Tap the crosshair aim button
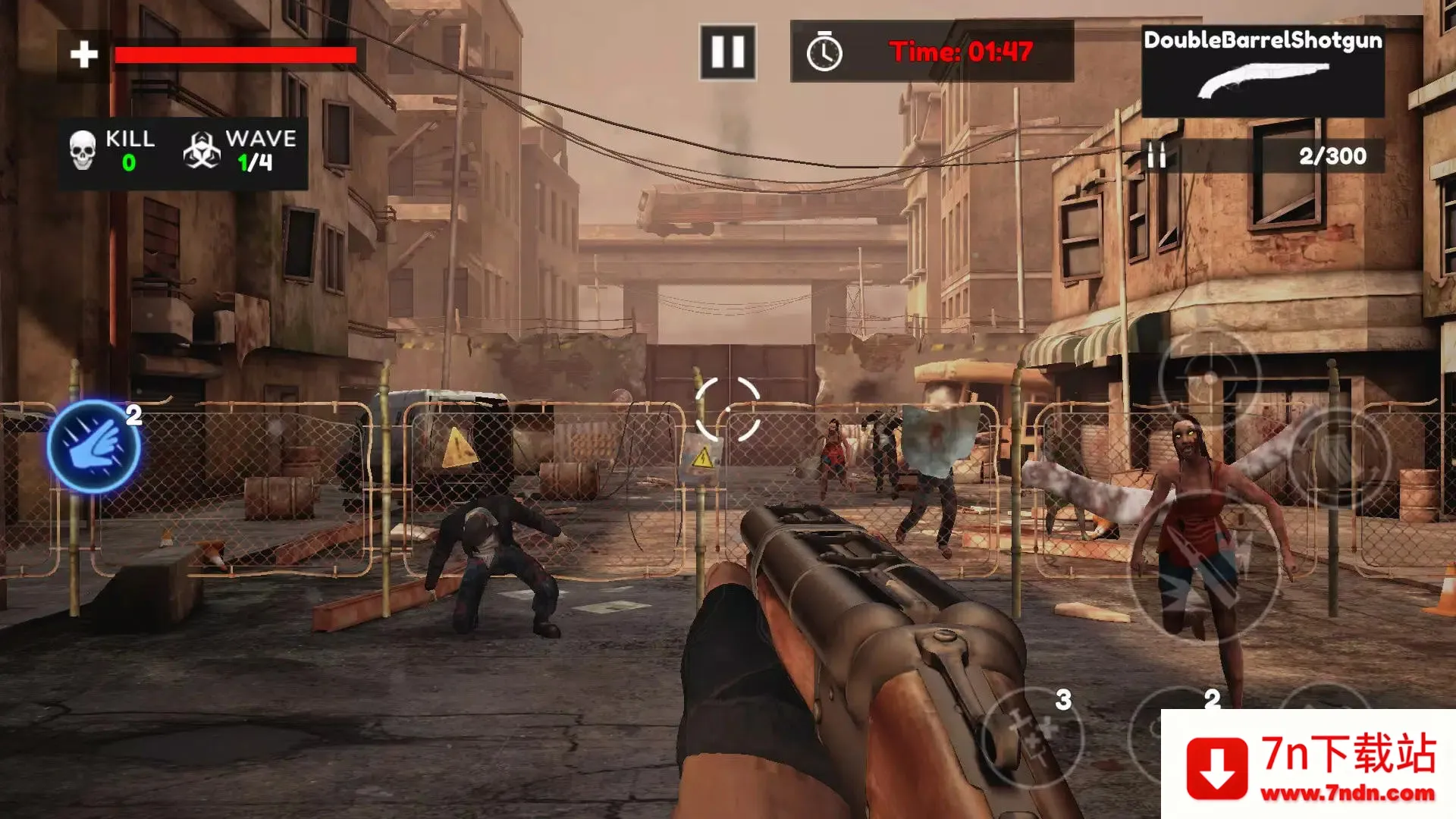This screenshot has width=1456, height=819. point(1210,378)
